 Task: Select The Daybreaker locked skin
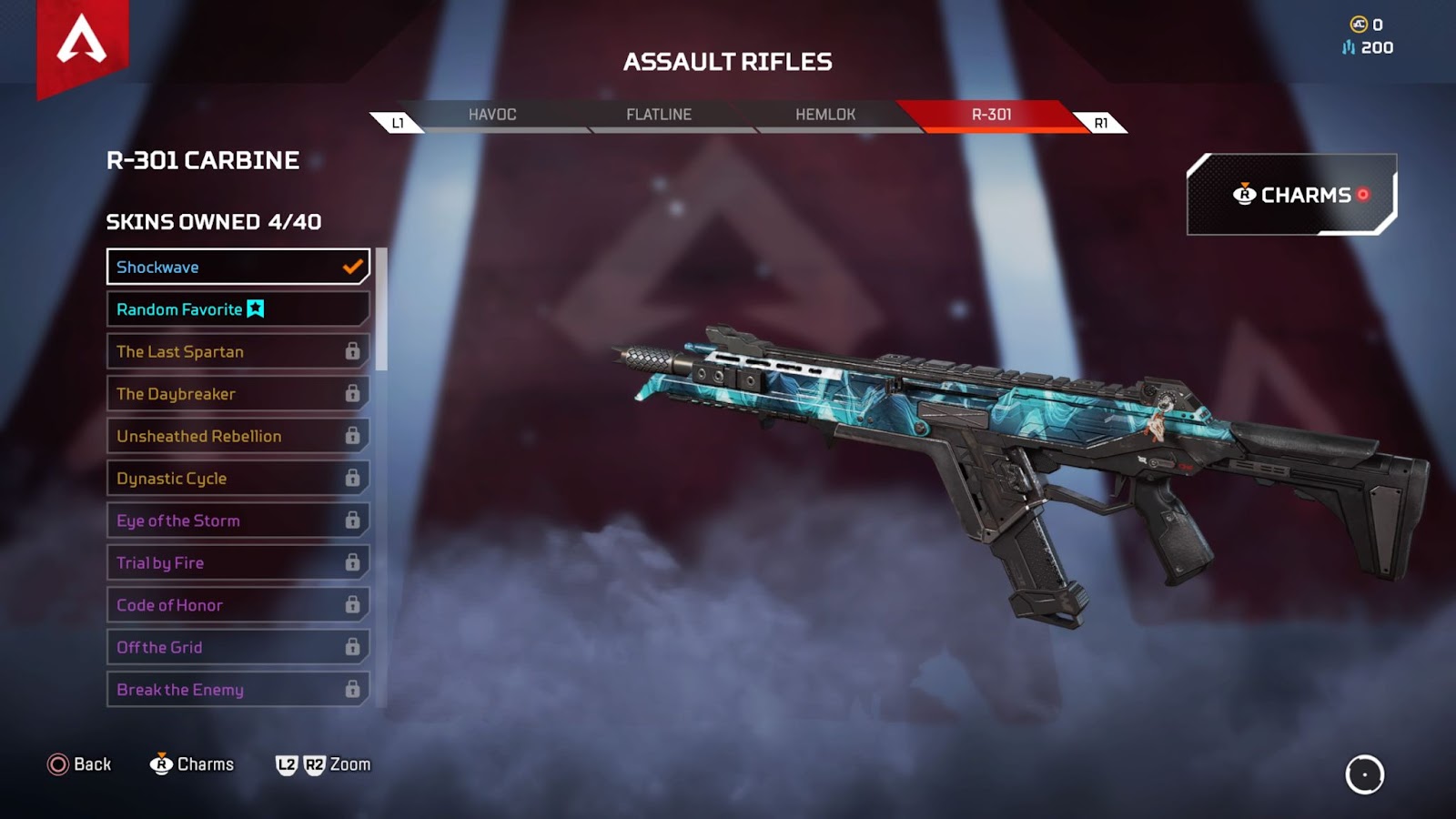pyautogui.click(x=238, y=394)
